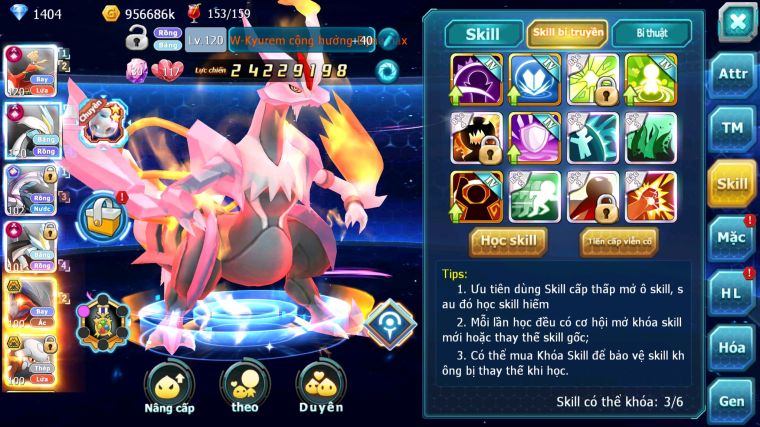Open the Attr side tab
The image size is (760, 427).
tap(732, 75)
